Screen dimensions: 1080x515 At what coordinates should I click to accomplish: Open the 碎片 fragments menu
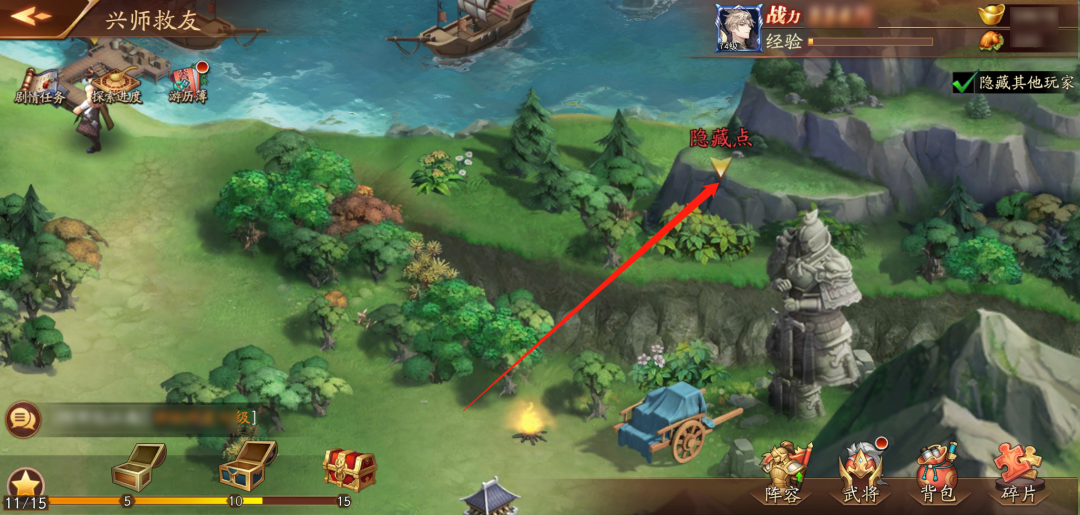coord(1018,473)
